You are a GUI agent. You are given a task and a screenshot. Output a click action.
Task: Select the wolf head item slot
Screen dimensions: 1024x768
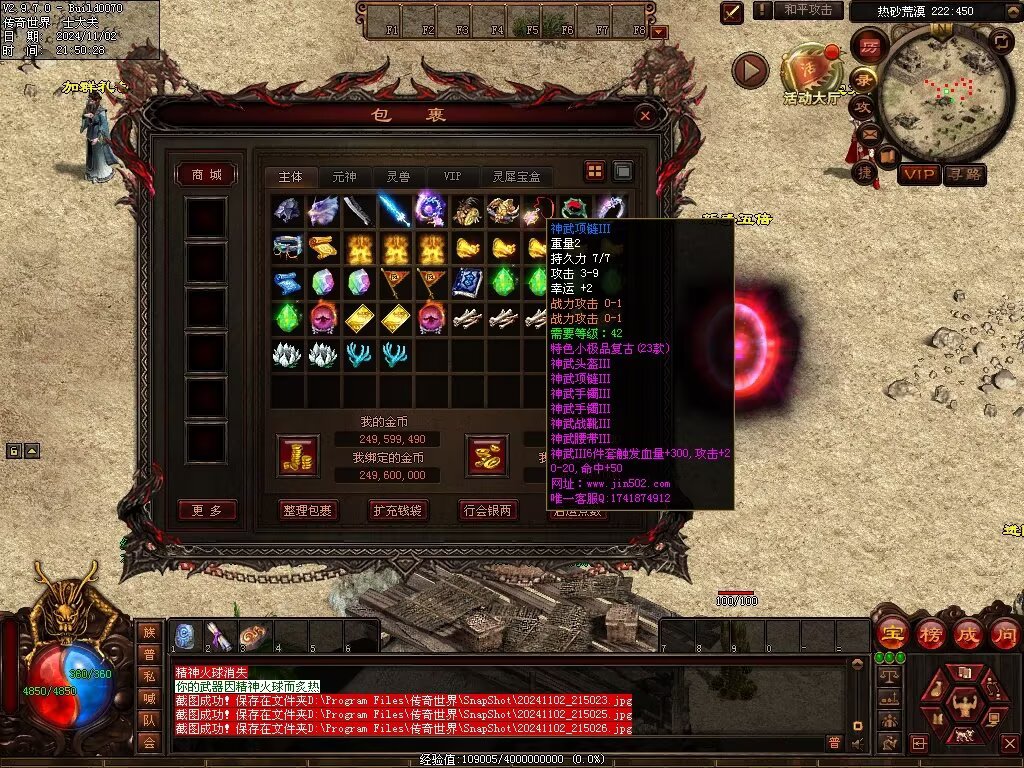click(x=322, y=210)
